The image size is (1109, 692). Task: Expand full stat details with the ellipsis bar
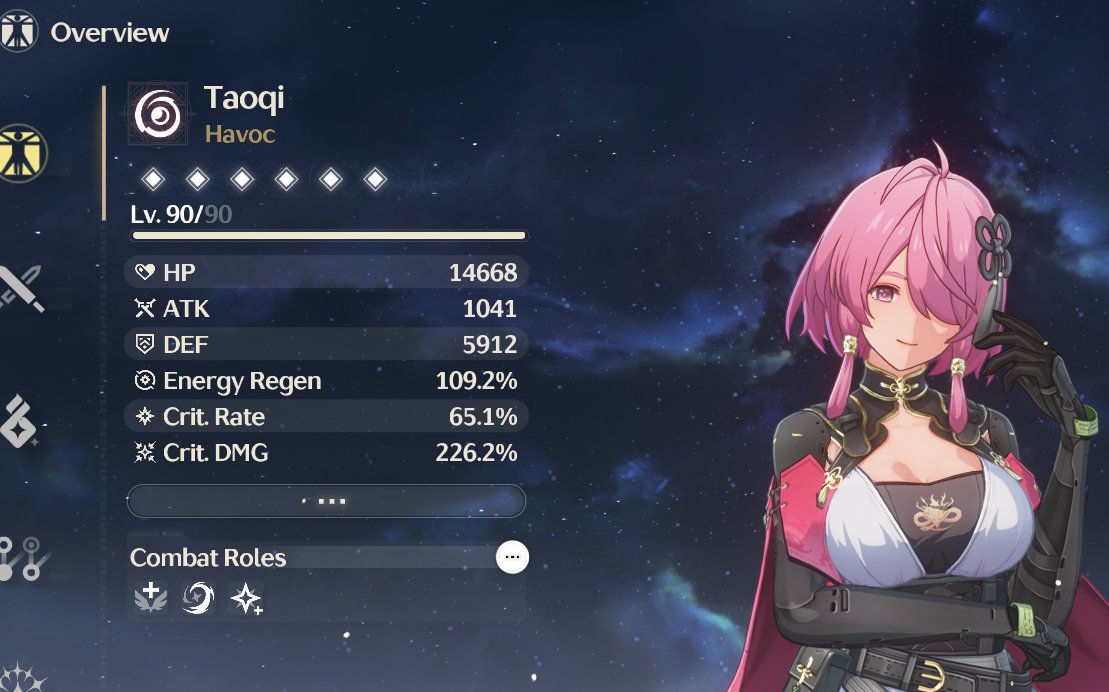click(326, 501)
